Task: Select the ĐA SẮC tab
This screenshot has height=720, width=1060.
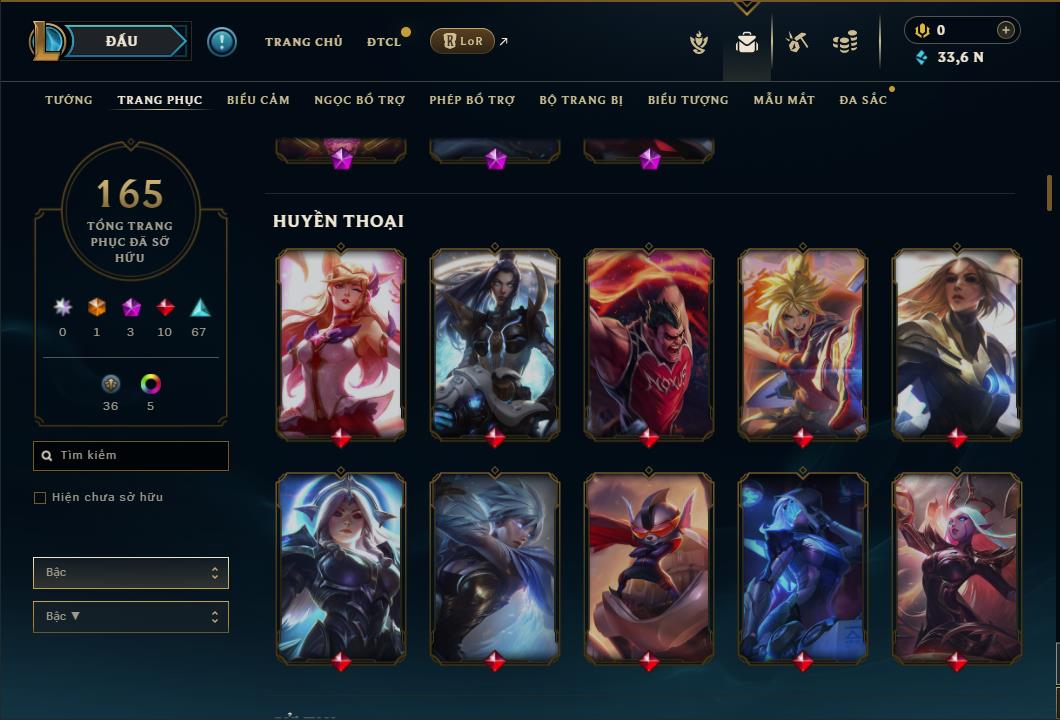Action: coord(863,100)
